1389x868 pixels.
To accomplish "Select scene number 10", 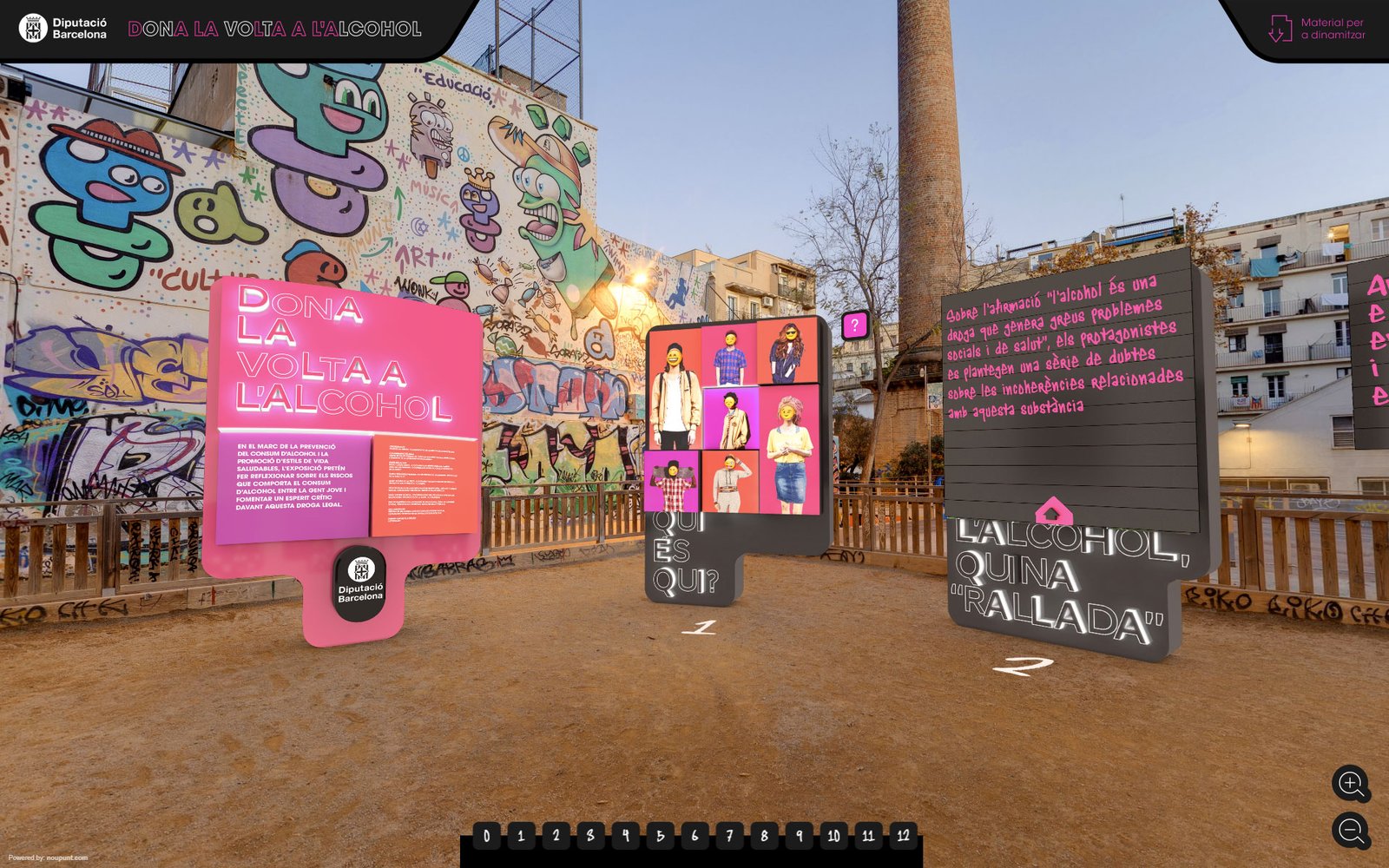I will tap(833, 836).
